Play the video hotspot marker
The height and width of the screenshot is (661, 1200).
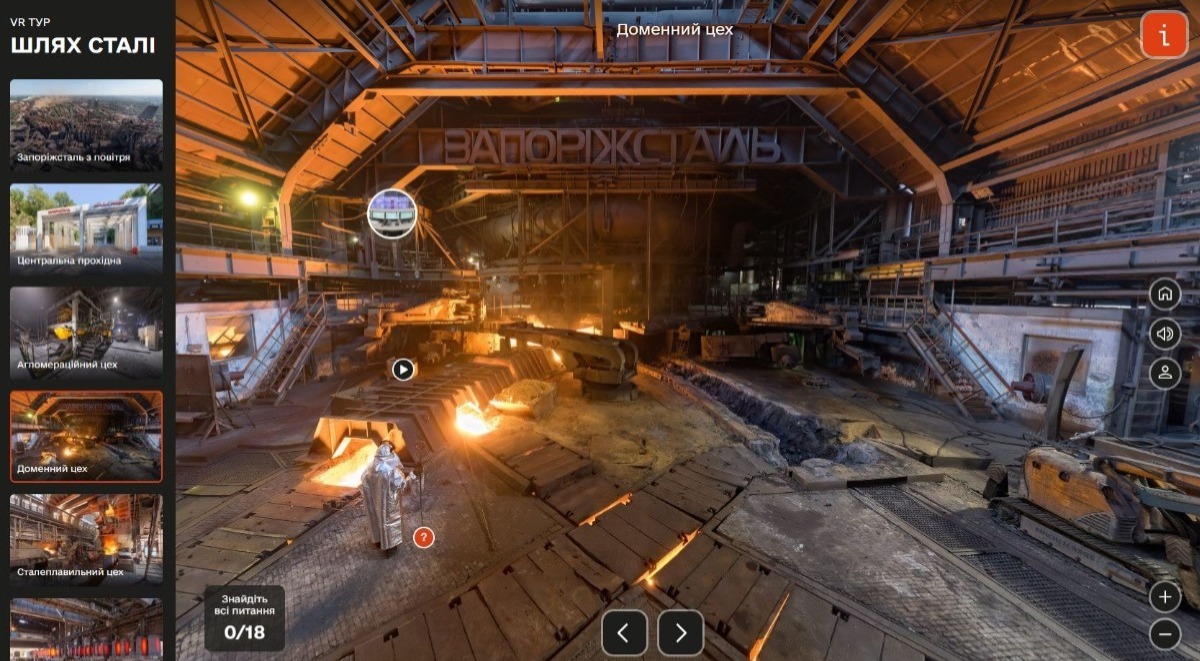point(403,370)
